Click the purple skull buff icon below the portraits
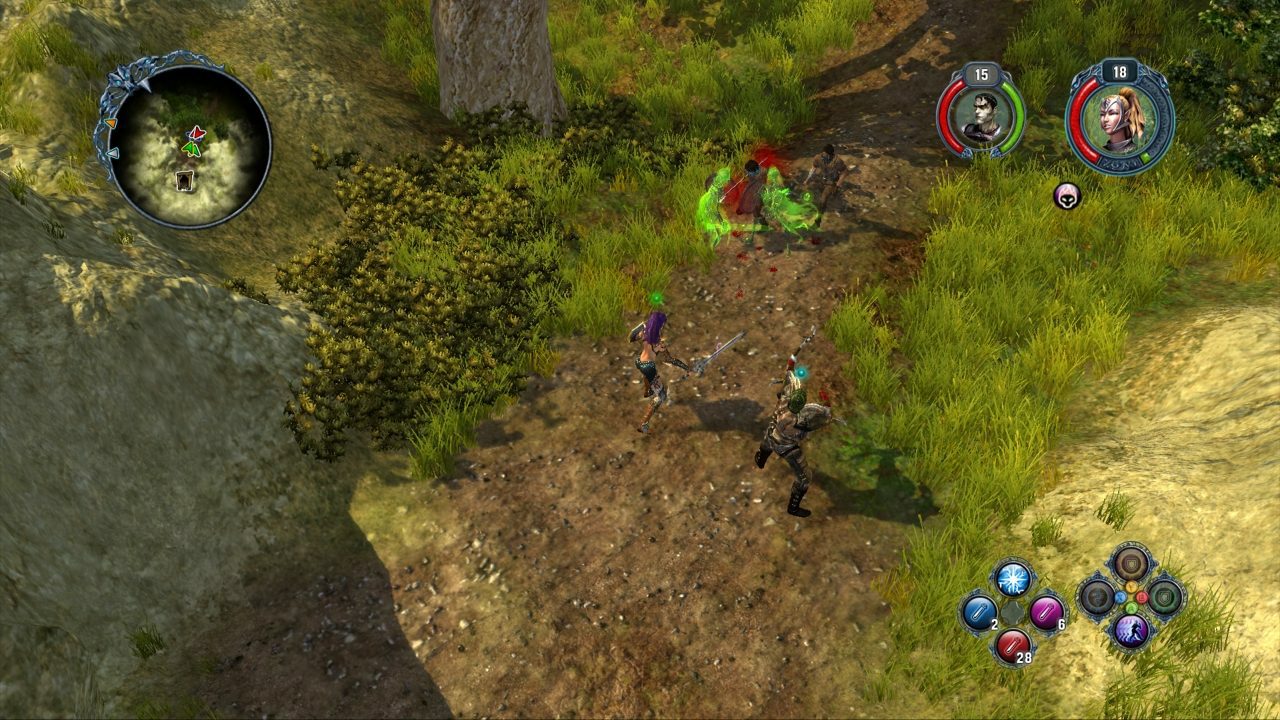This screenshot has width=1280, height=720. pos(1067,198)
